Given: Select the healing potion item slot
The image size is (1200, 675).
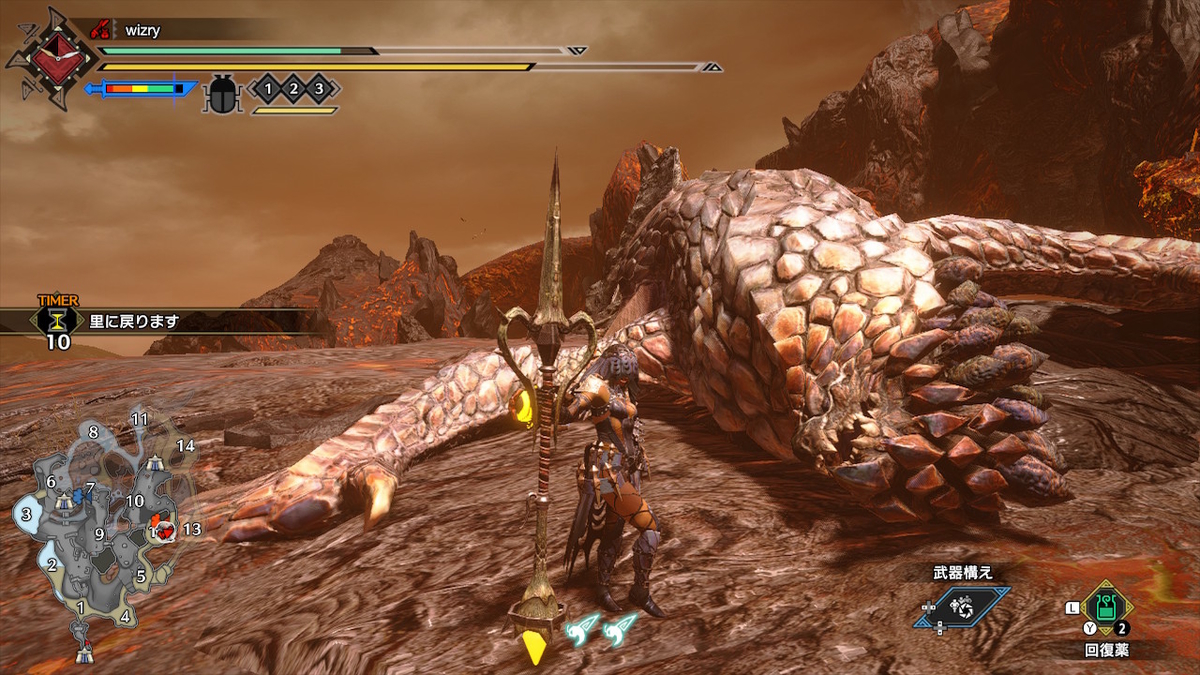Looking at the screenshot, I should click(x=1105, y=606).
